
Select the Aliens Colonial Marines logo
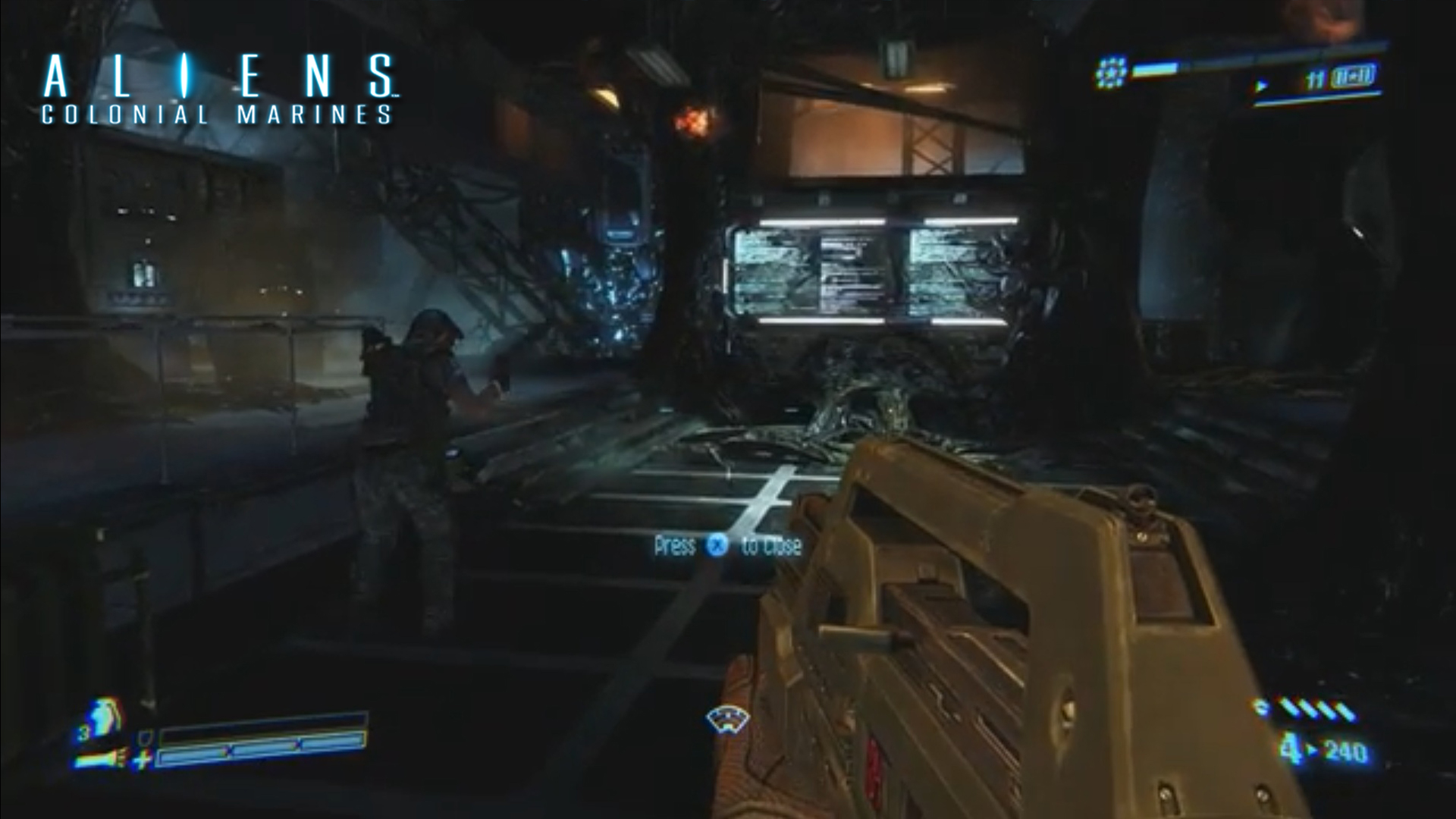220,78
